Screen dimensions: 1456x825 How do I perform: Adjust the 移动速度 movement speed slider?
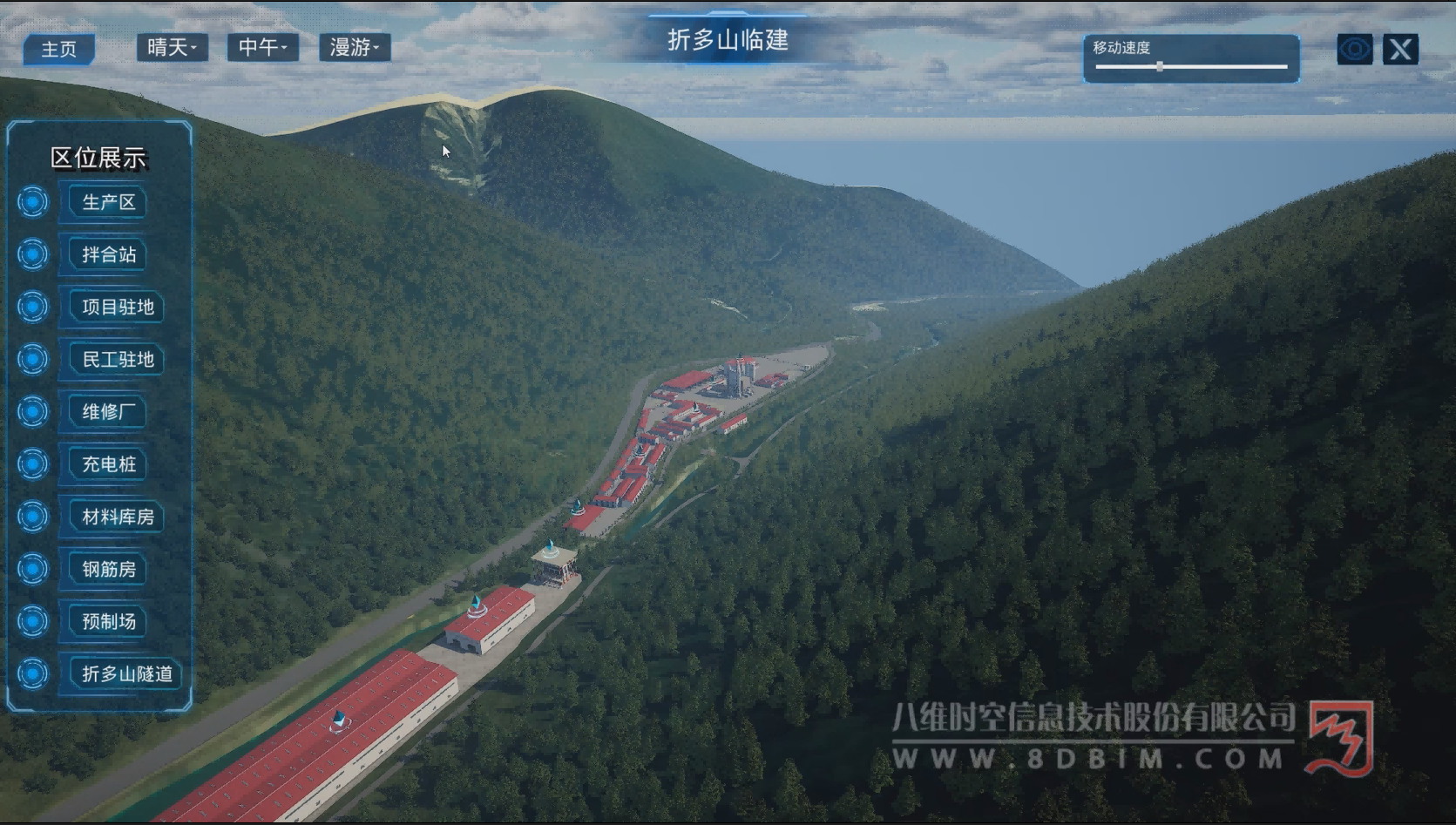coord(1160,66)
